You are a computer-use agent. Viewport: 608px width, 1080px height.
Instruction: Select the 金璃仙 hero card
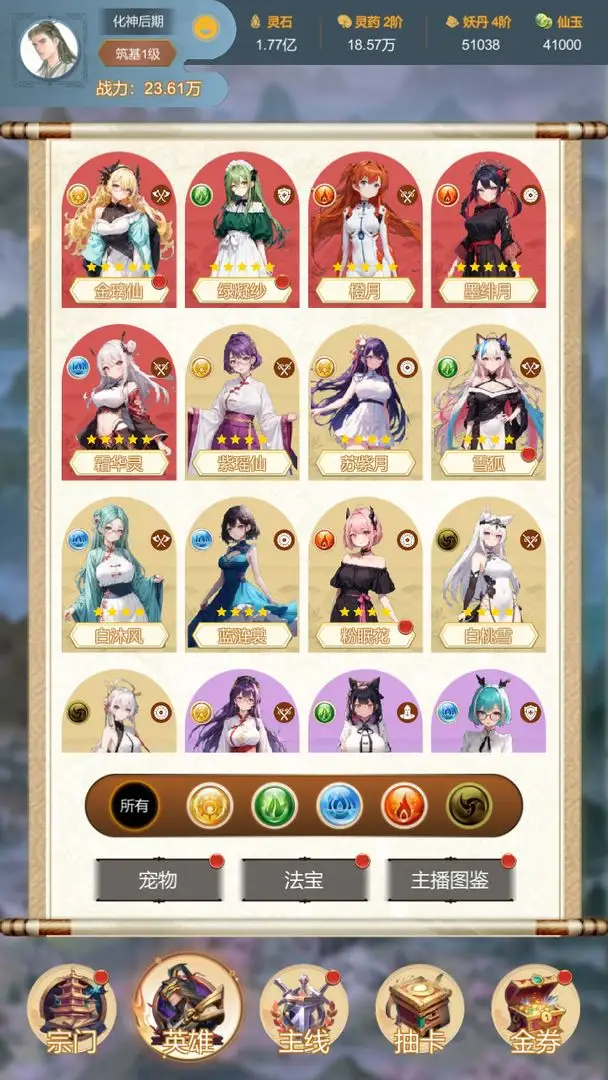tap(119, 230)
